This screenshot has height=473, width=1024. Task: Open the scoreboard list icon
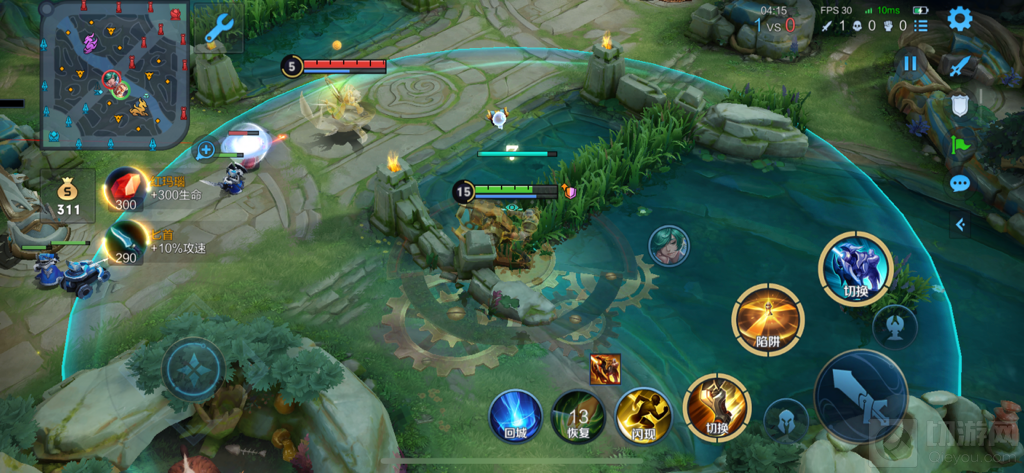tap(921, 25)
